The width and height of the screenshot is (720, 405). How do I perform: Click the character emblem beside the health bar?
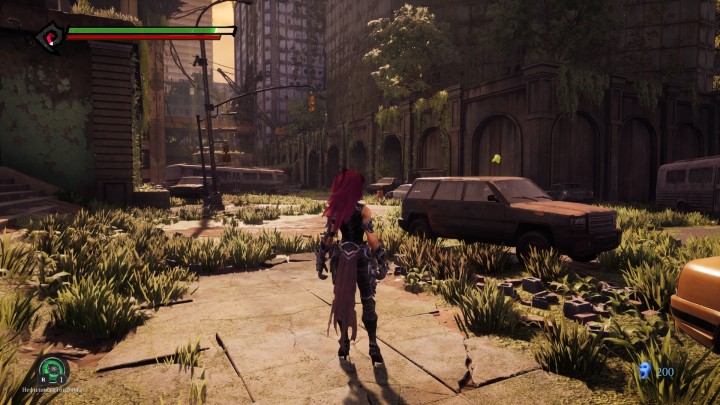pos(49,38)
